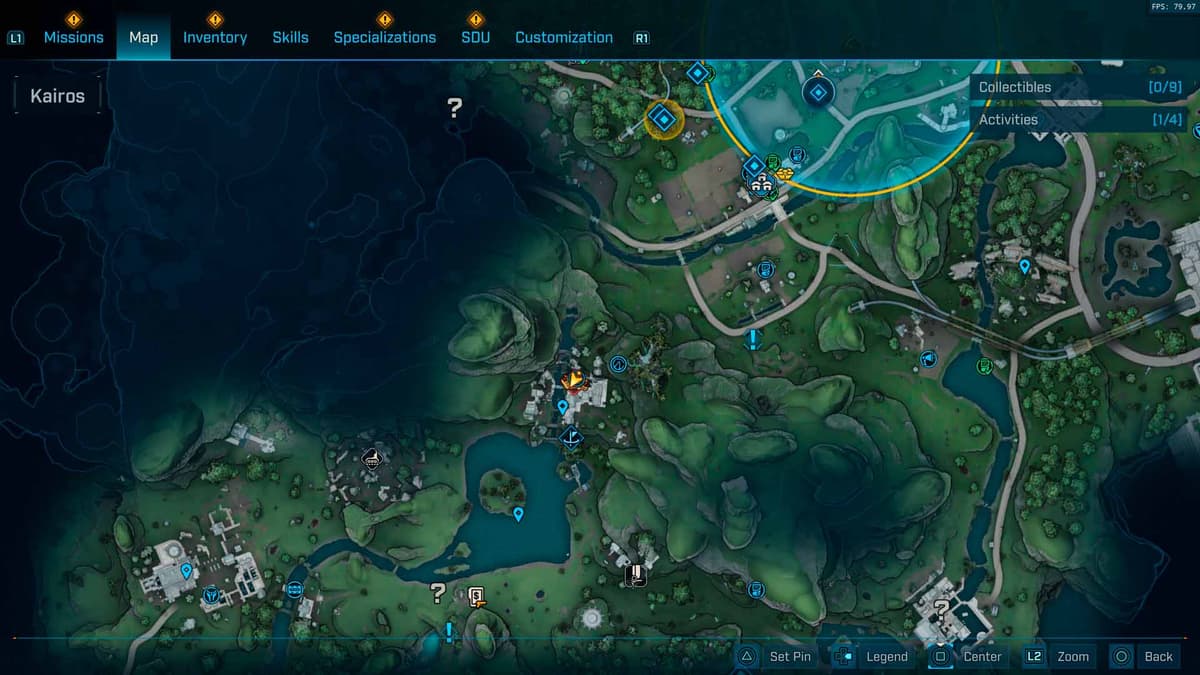Screen dimensions: 1200x675
Task: Go Back from the map screen
Action: point(1145,657)
